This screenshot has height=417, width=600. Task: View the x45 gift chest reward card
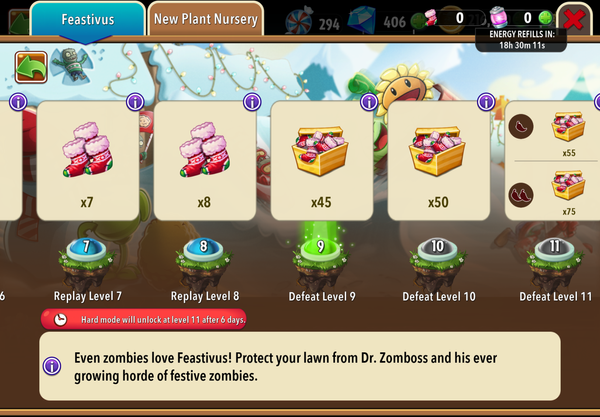click(x=320, y=160)
